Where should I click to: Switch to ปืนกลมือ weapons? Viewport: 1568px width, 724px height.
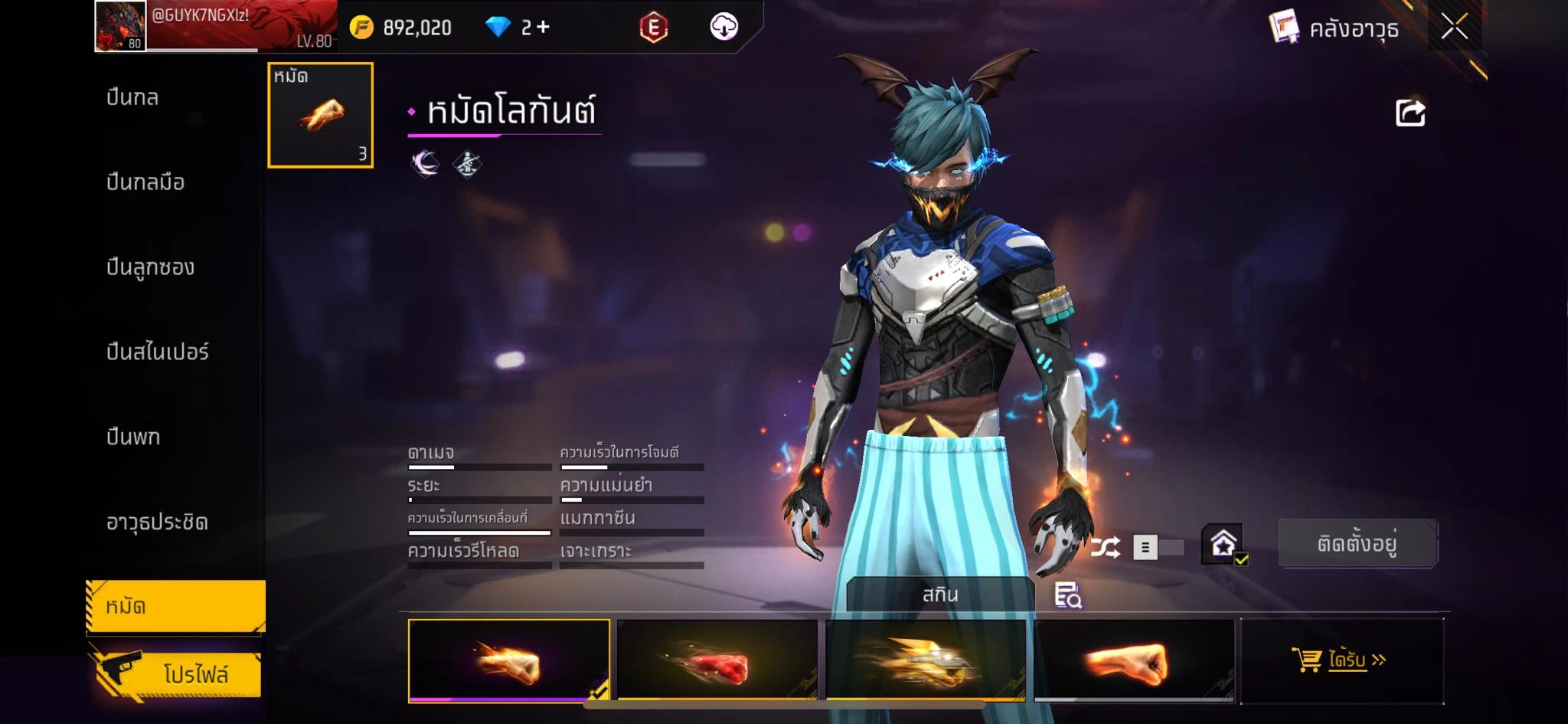(145, 182)
